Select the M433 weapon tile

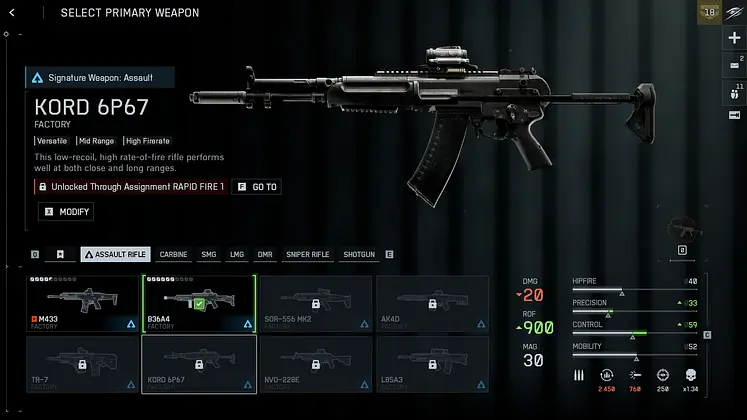[x=83, y=303]
